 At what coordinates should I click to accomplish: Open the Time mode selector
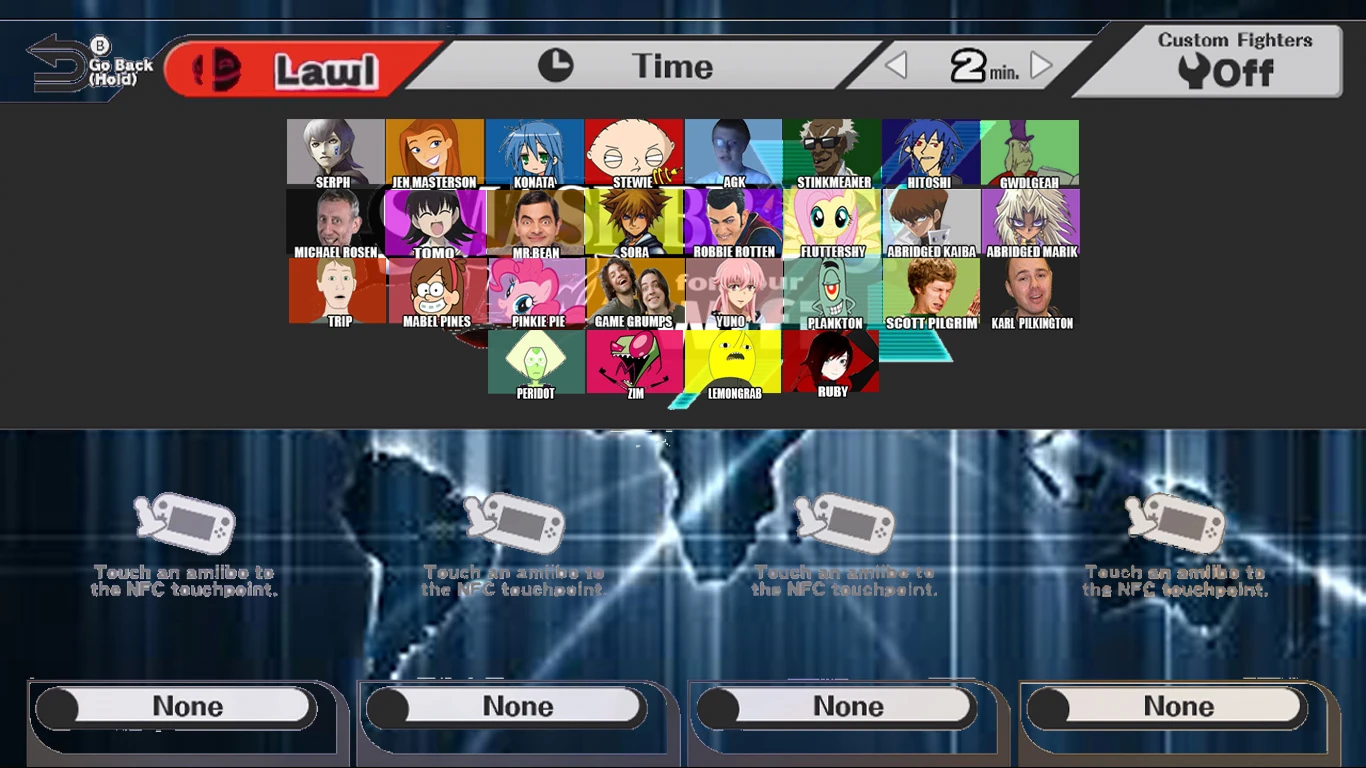pyautogui.click(x=672, y=65)
